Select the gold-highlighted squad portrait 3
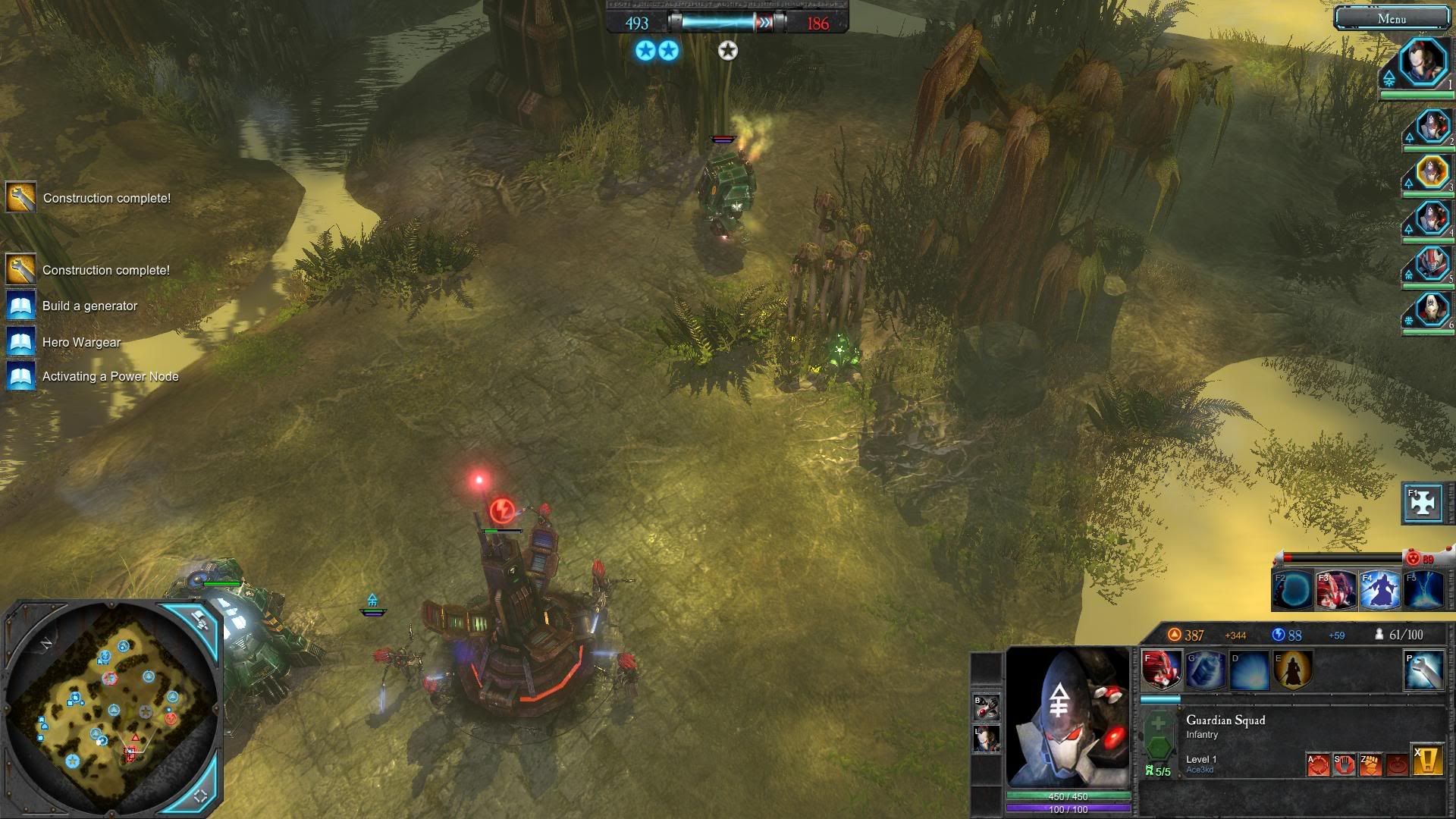Viewport: 1456px width, 819px height. [x=1432, y=172]
